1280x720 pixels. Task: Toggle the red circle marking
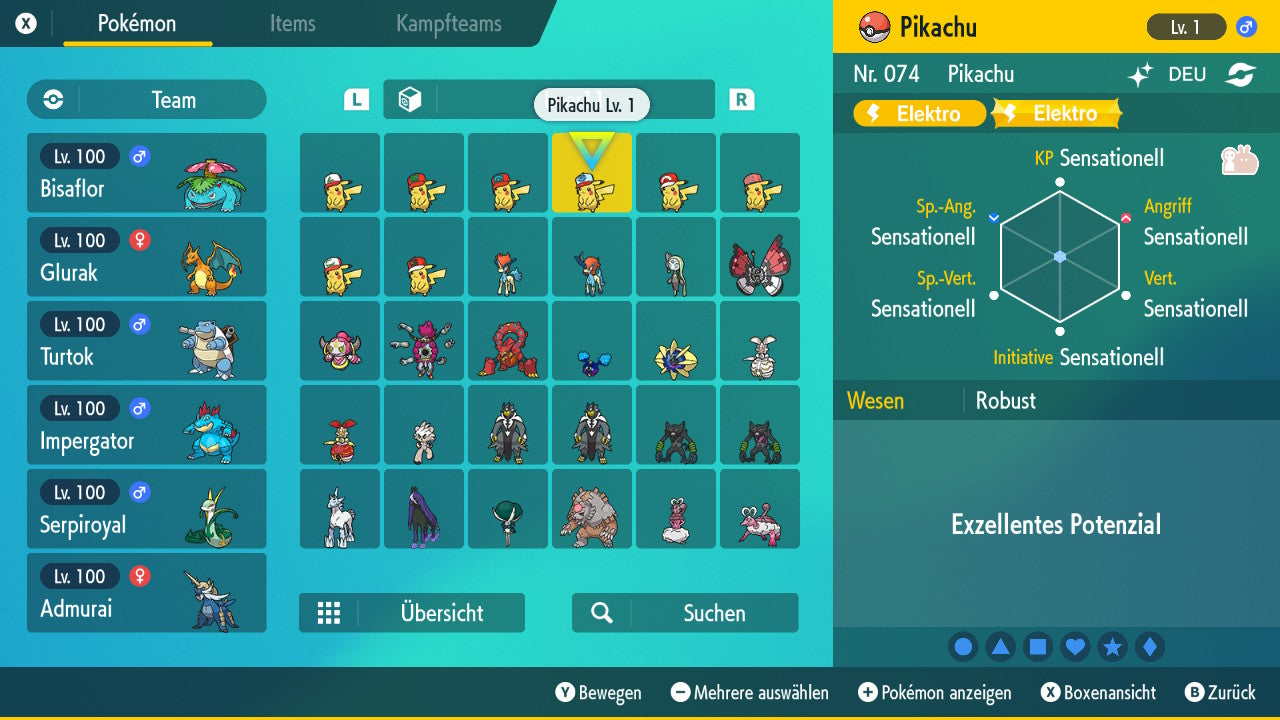[963, 646]
